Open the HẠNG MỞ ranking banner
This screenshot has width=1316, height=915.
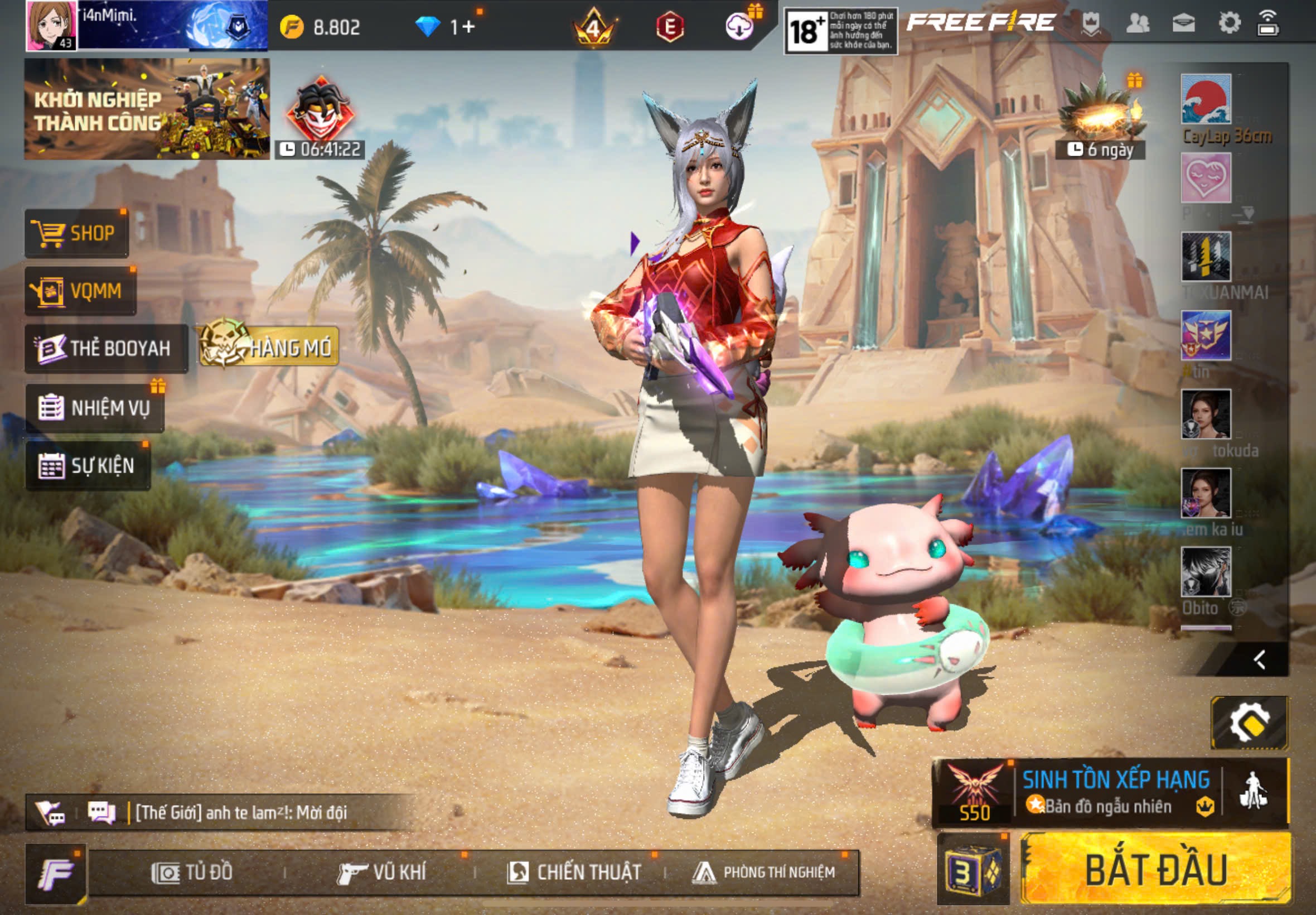[269, 347]
